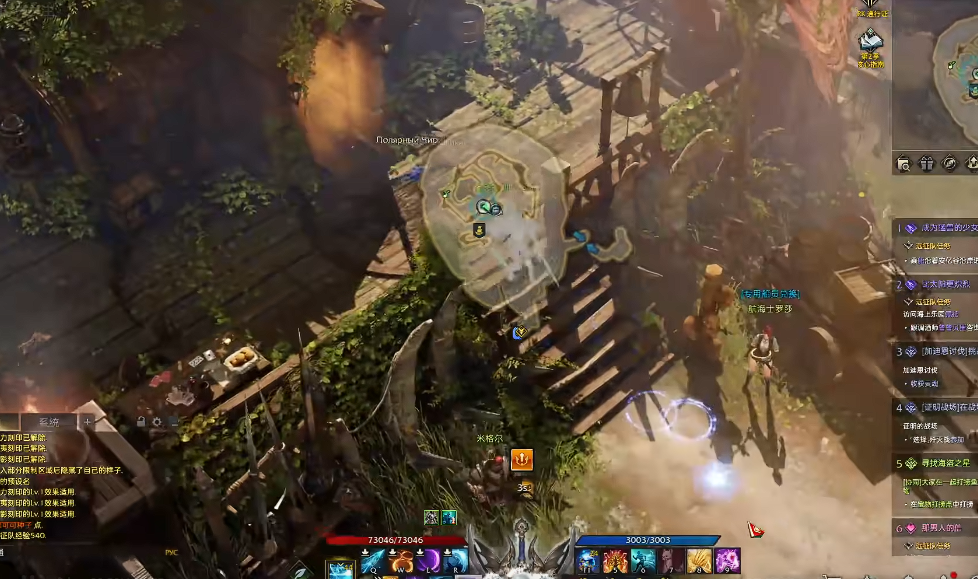Viewport: 978px width, 579px height.
Task: Click the magnifier search icon below the minimap
Action: (x=903, y=163)
